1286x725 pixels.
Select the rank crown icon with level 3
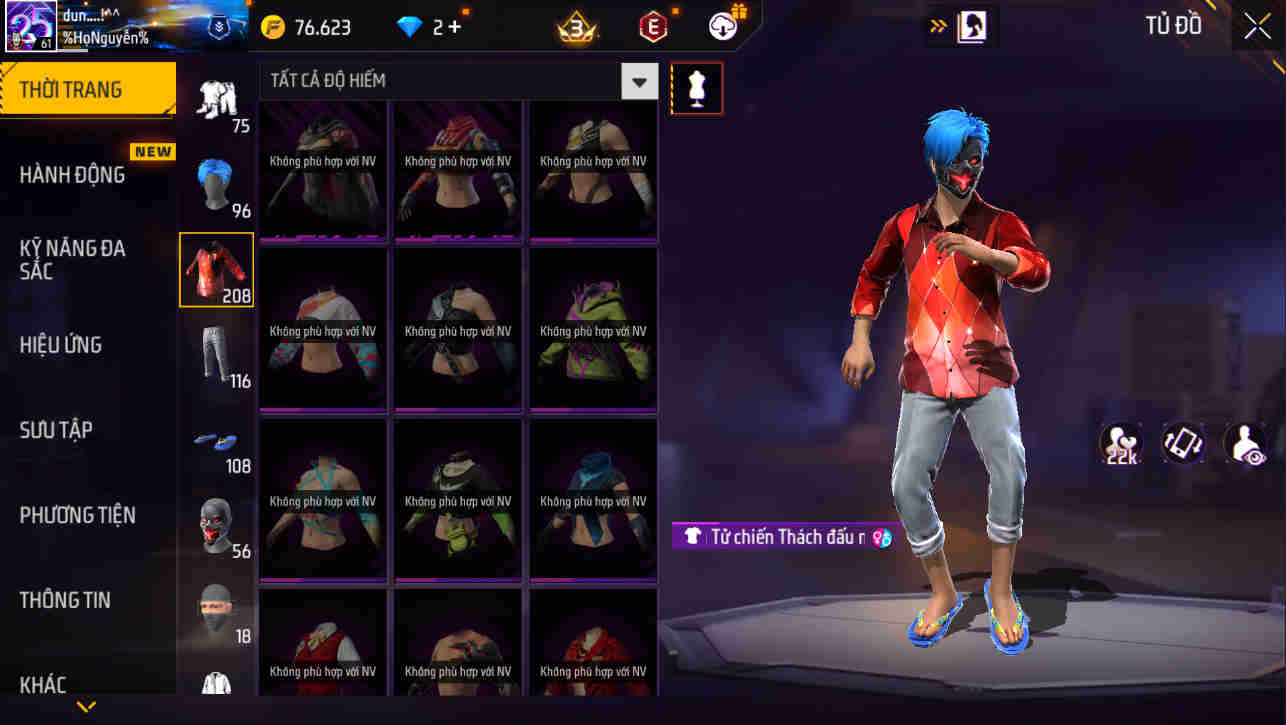[x=578, y=27]
